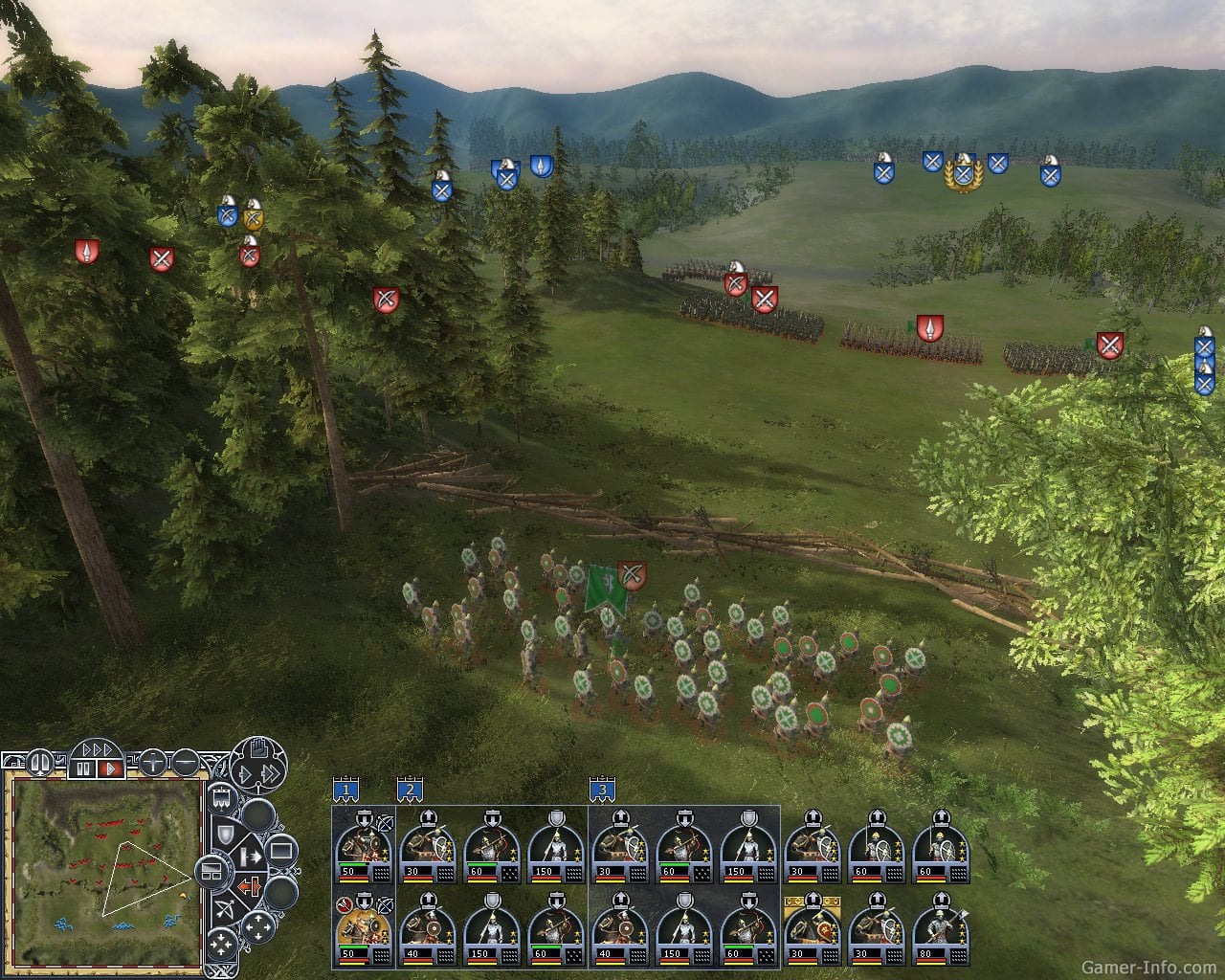Choose the inward-arrows tight formation
This screenshot has height=980, width=1225.
click(222, 946)
